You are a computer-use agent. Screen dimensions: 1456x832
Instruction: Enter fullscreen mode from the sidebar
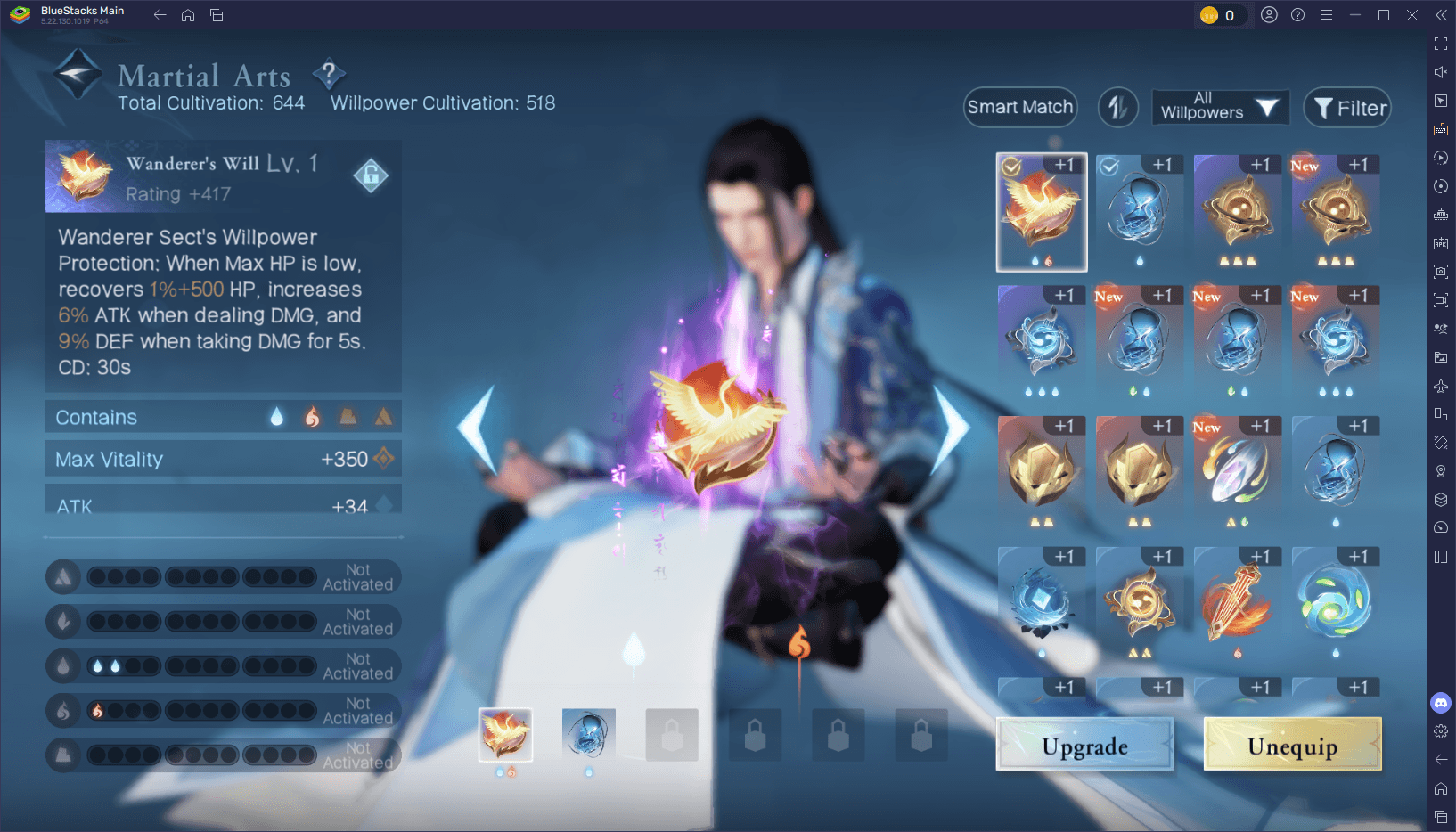click(1441, 43)
